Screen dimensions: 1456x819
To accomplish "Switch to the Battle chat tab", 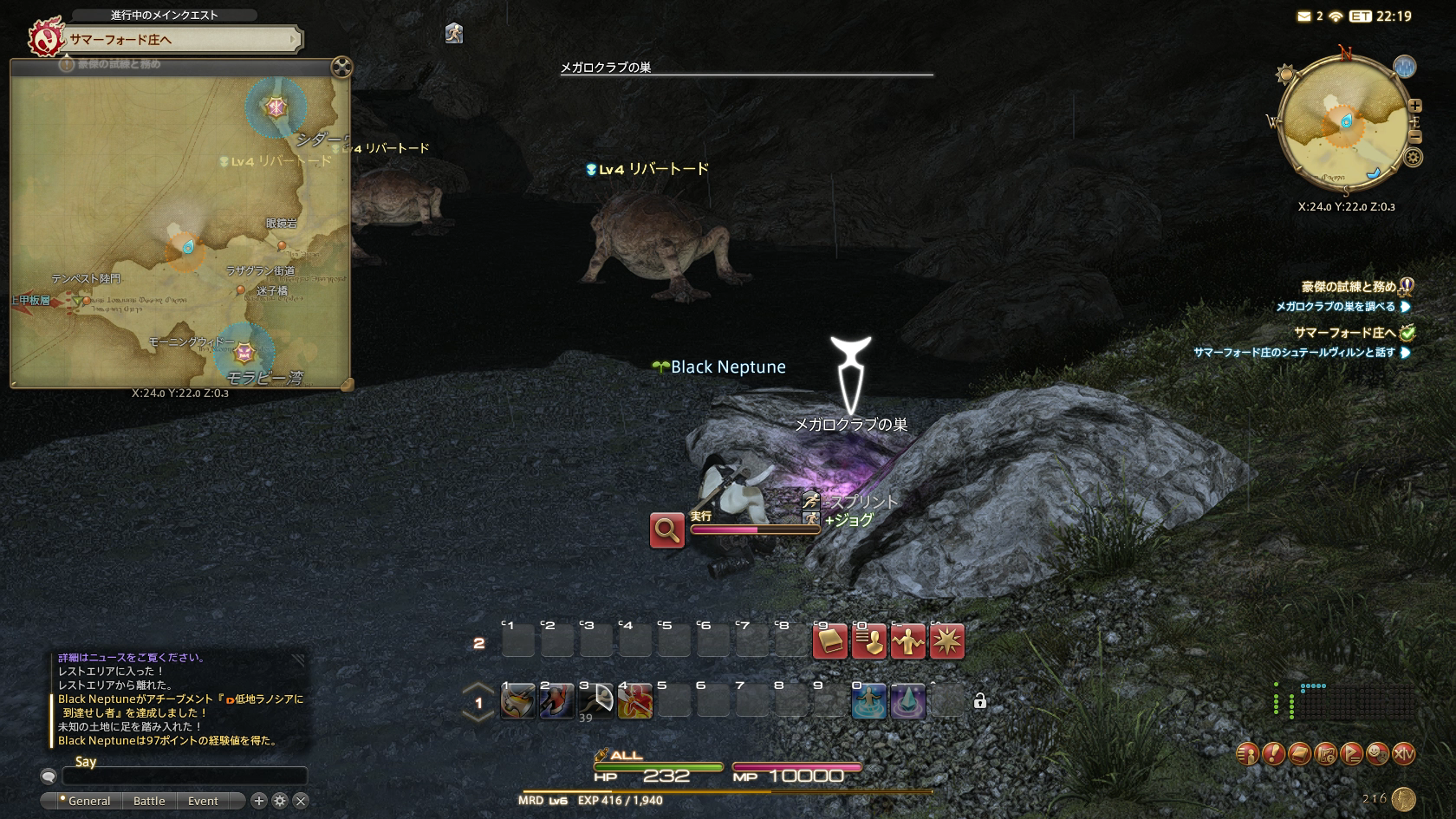I will (149, 801).
